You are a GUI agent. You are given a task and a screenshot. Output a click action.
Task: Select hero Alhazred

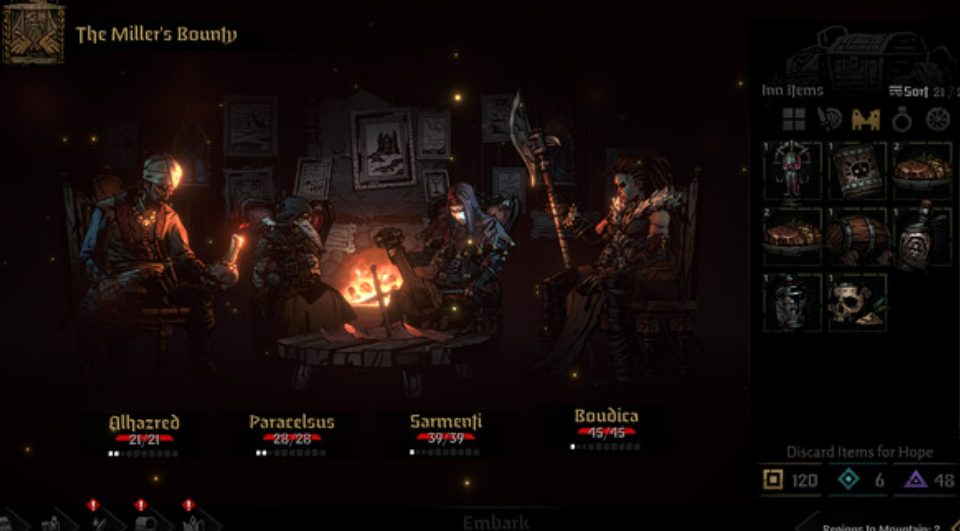(x=143, y=423)
